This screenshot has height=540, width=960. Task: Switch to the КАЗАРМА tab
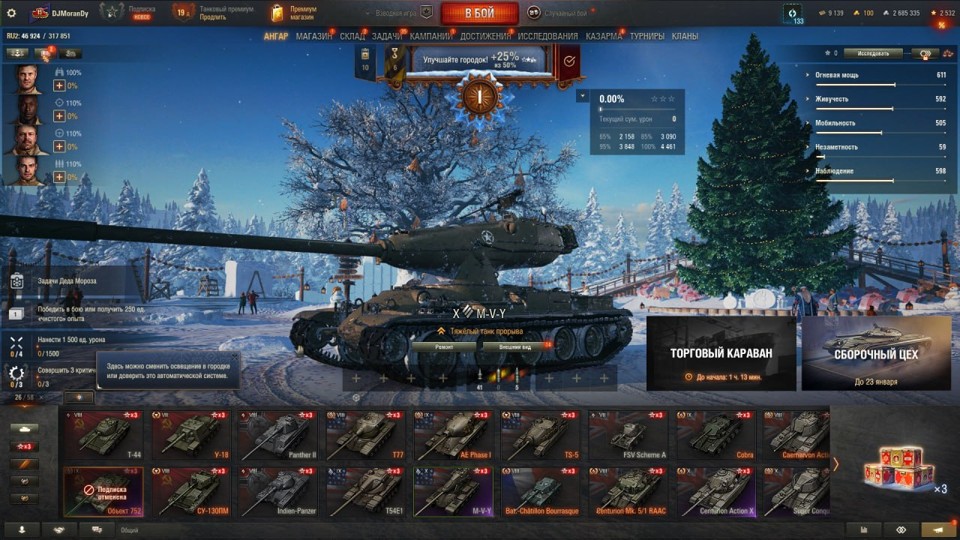603,36
